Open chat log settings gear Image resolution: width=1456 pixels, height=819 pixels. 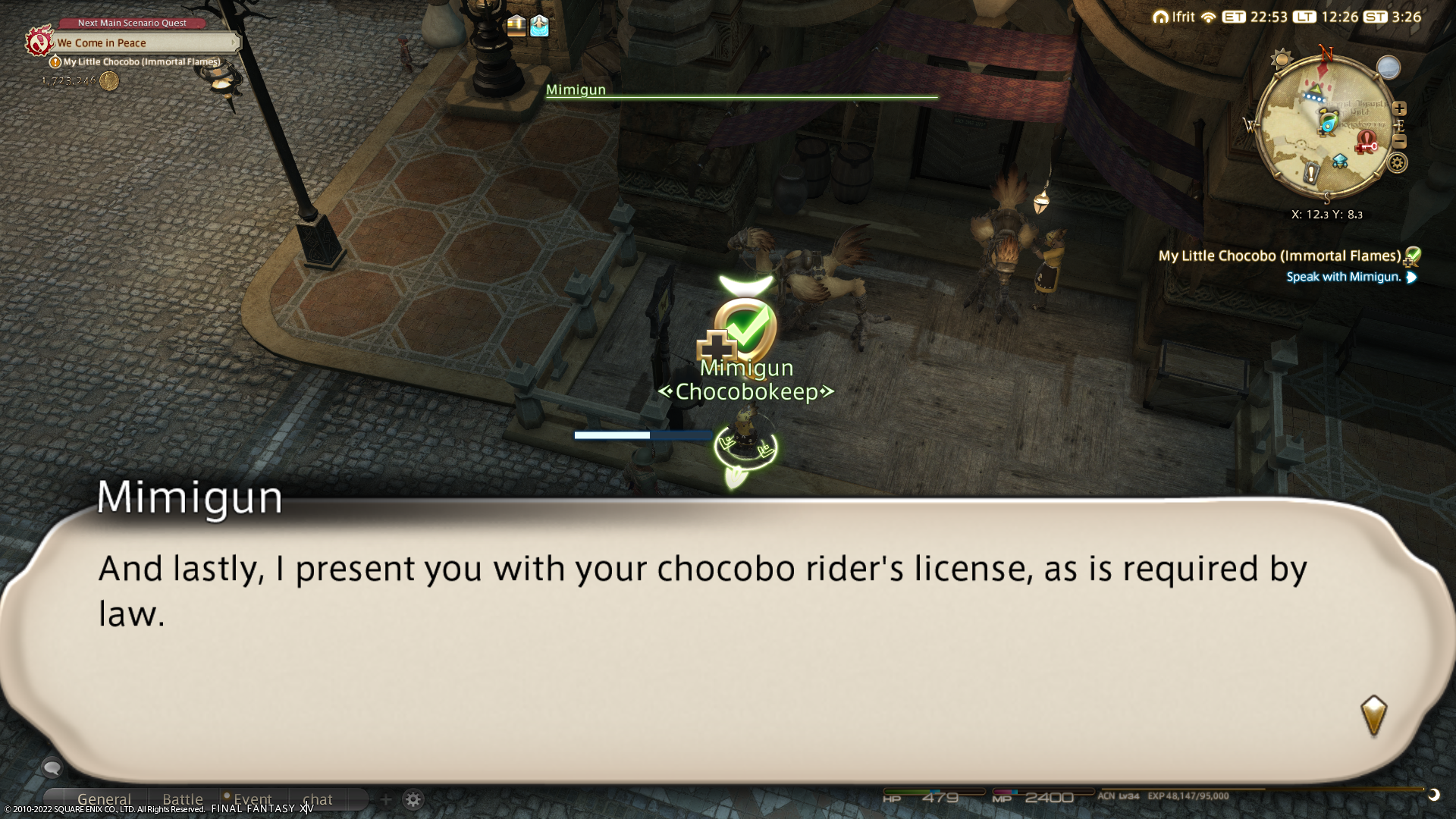[413, 799]
